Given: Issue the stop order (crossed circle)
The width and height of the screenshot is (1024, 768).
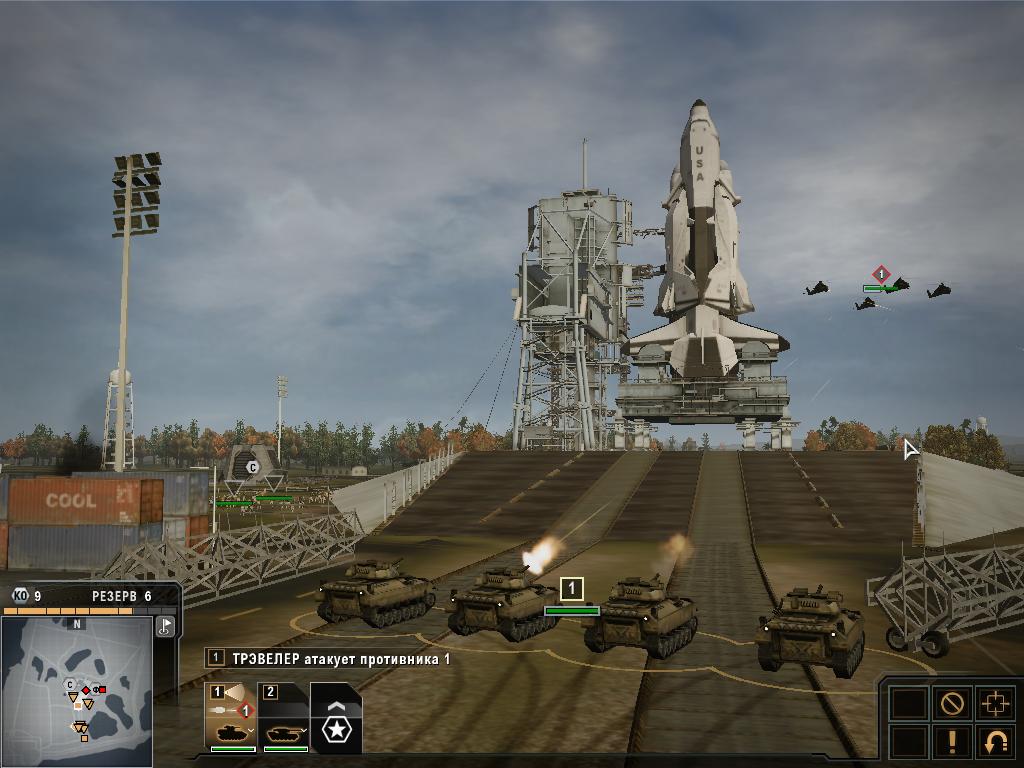Looking at the screenshot, I should (951, 703).
